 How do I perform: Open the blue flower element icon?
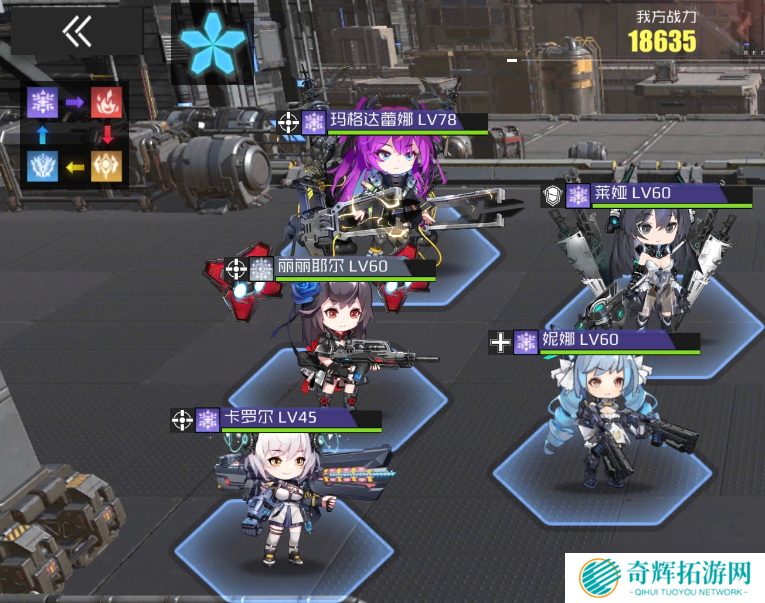(x=210, y=42)
